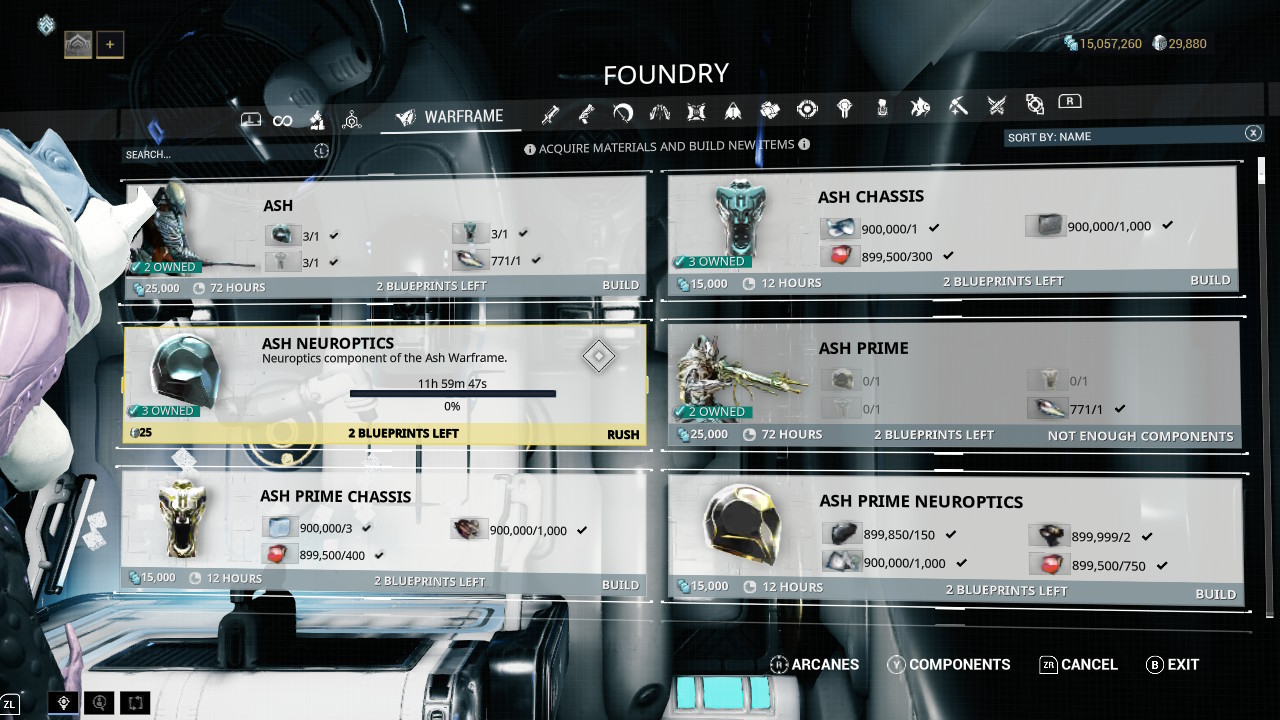Click the clock icon beside the search bar
The height and width of the screenshot is (720, 1280).
pos(321,151)
